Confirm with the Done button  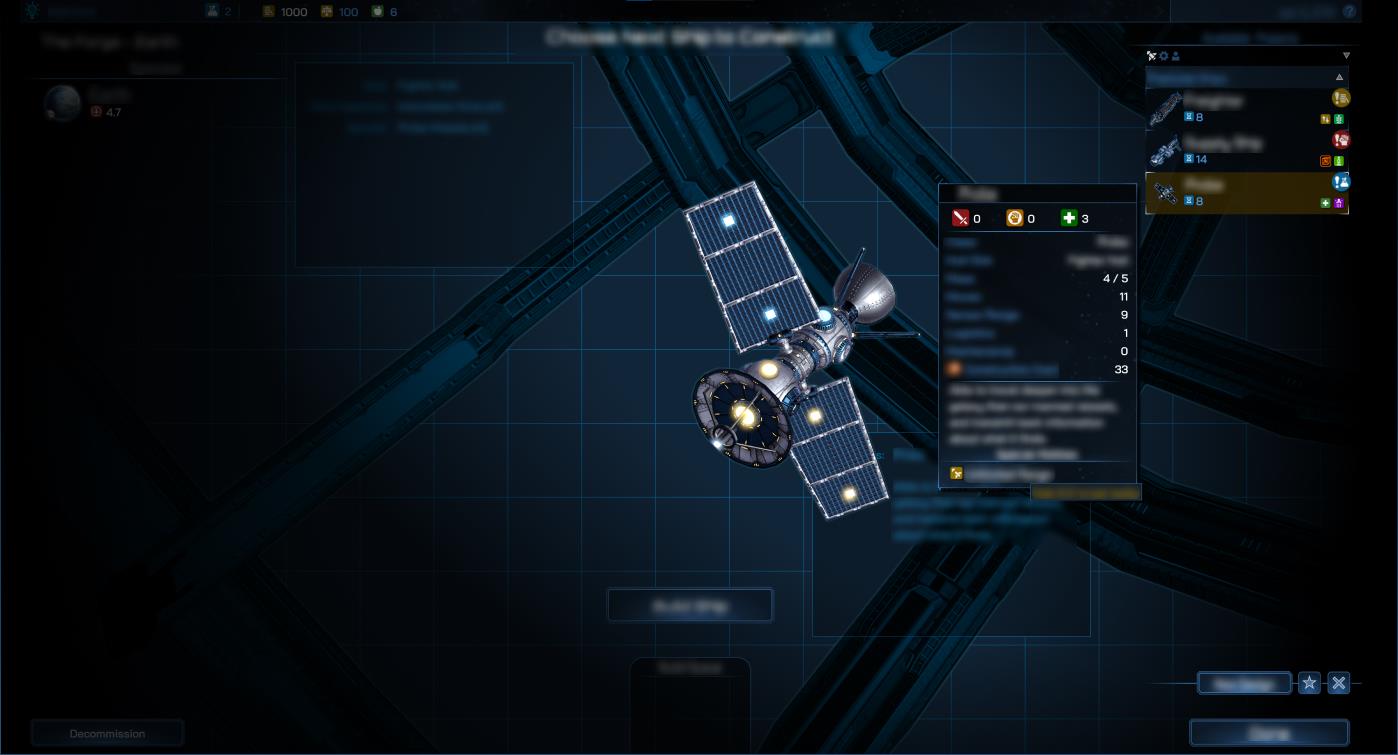pos(1269,734)
